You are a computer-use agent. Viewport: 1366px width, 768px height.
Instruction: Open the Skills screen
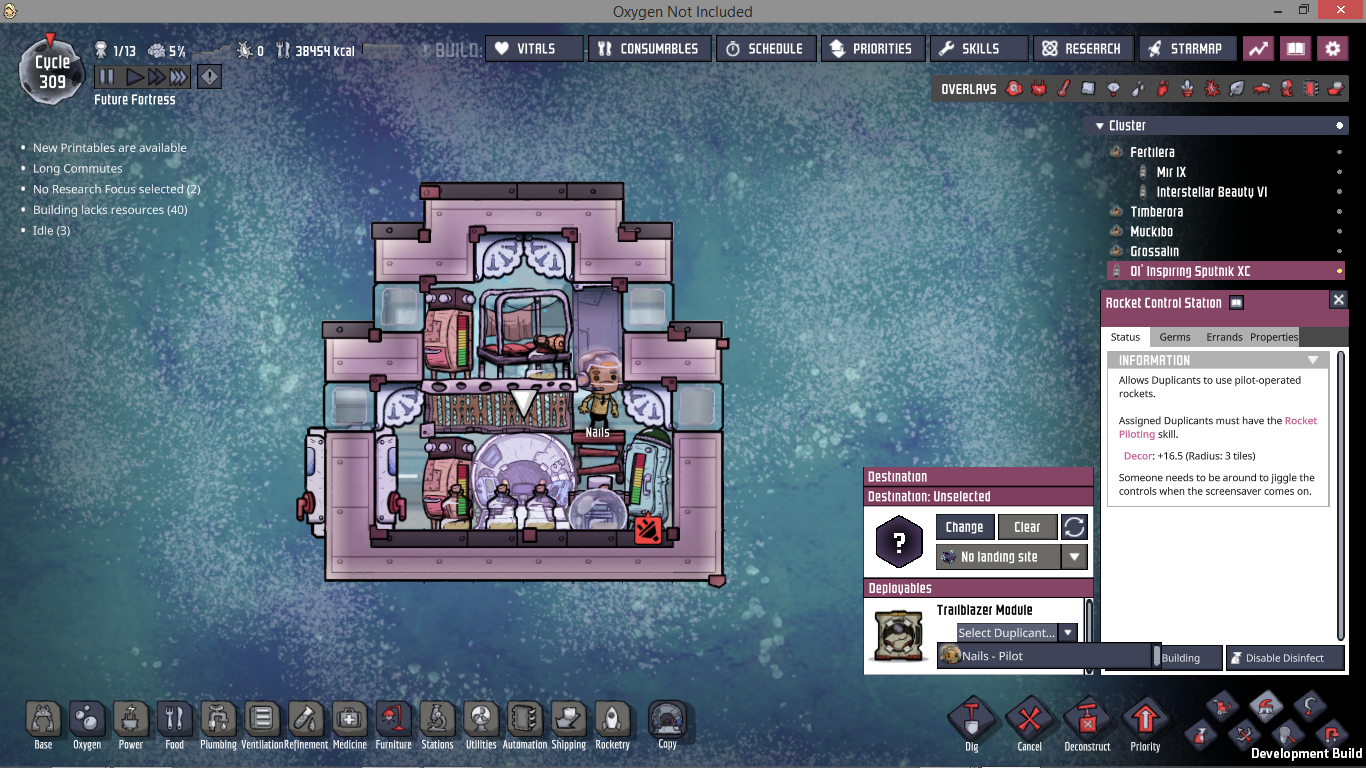click(x=978, y=48)
